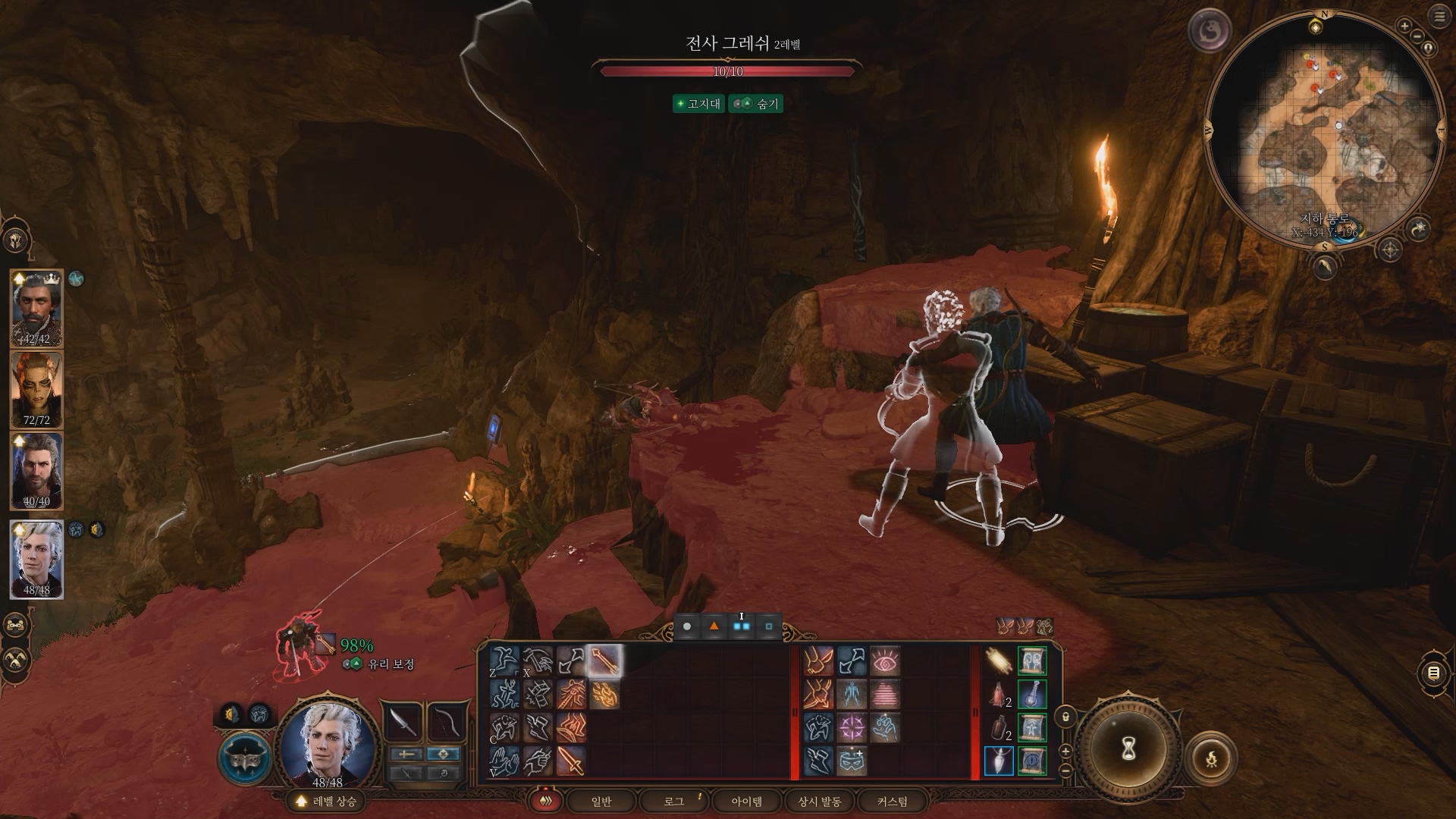Select Lae'zel's portrait with 72/72 health
1456x819 pixels.
(36, 389)
